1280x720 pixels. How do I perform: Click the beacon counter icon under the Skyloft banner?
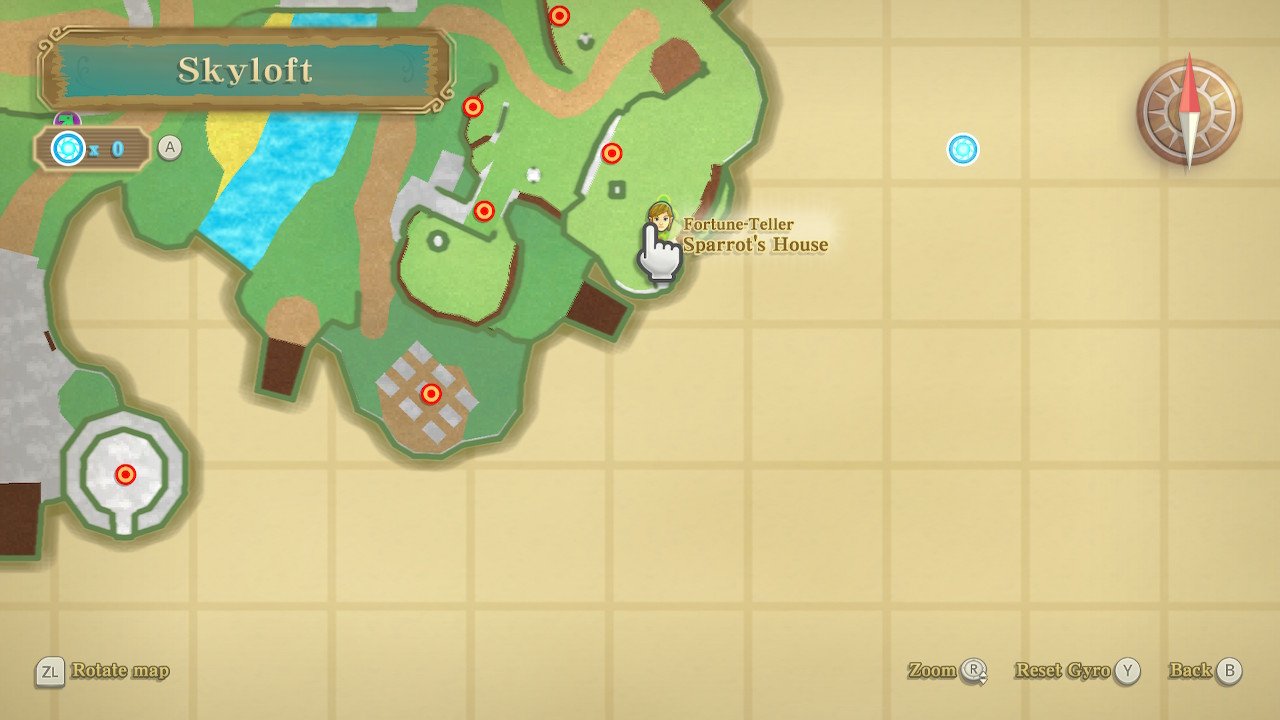point(69,149)
